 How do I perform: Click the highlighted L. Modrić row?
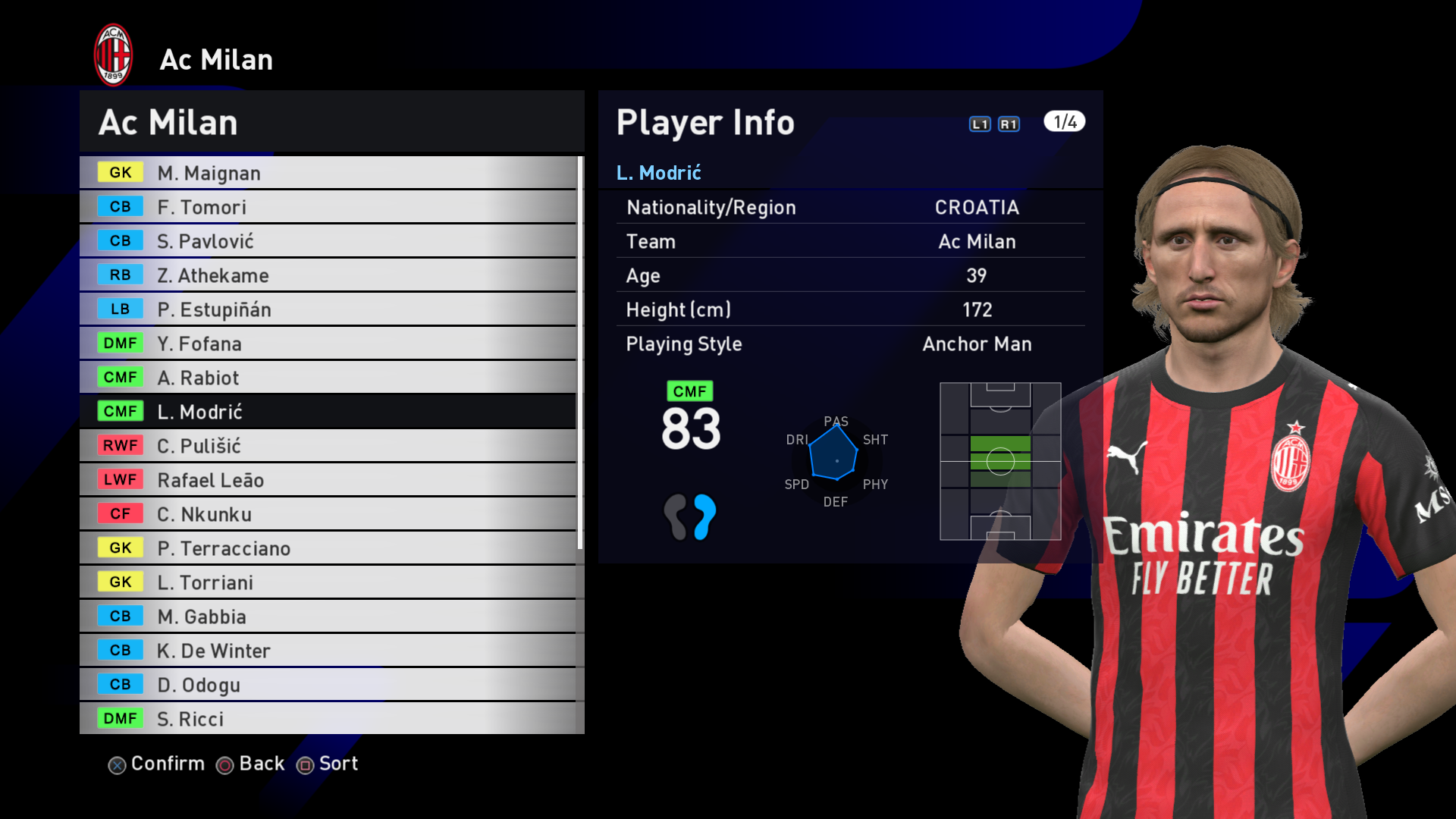coord(328,412)
